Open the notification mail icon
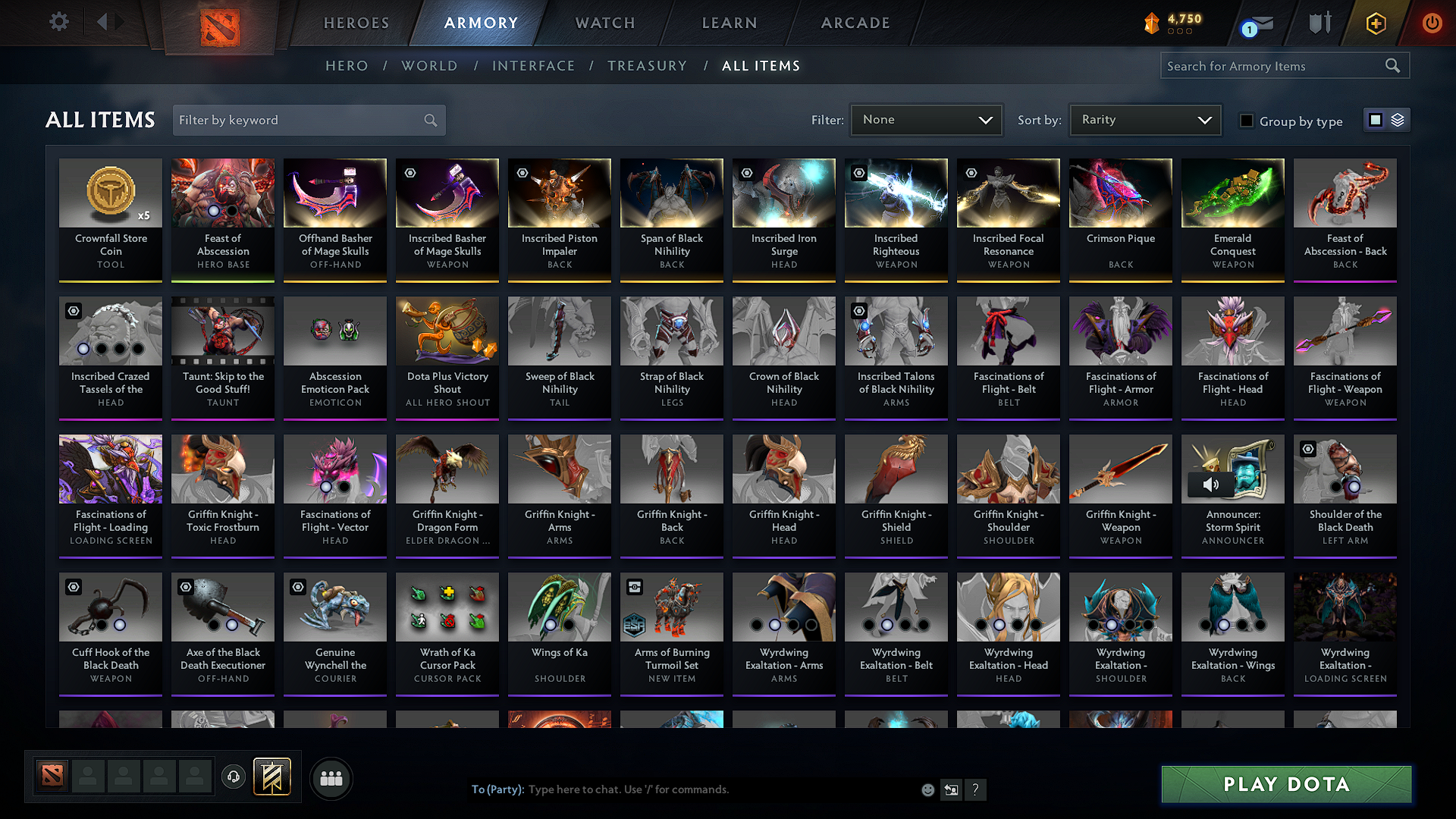Image resolution: width=1456 pixels, height=819 pixels. (1254, 23)
